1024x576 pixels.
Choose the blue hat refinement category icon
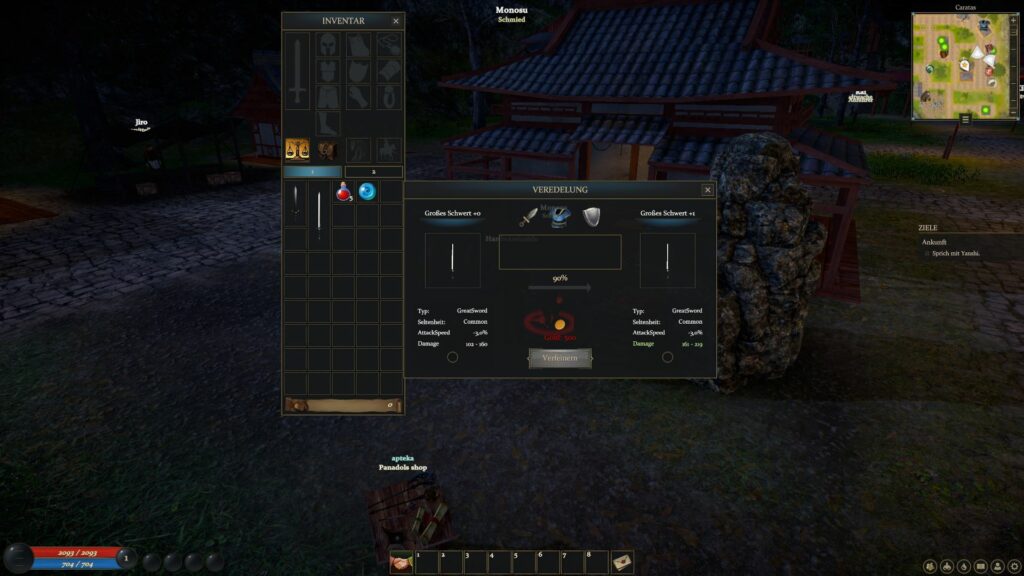pyautogui.click(x=561, y=216)
